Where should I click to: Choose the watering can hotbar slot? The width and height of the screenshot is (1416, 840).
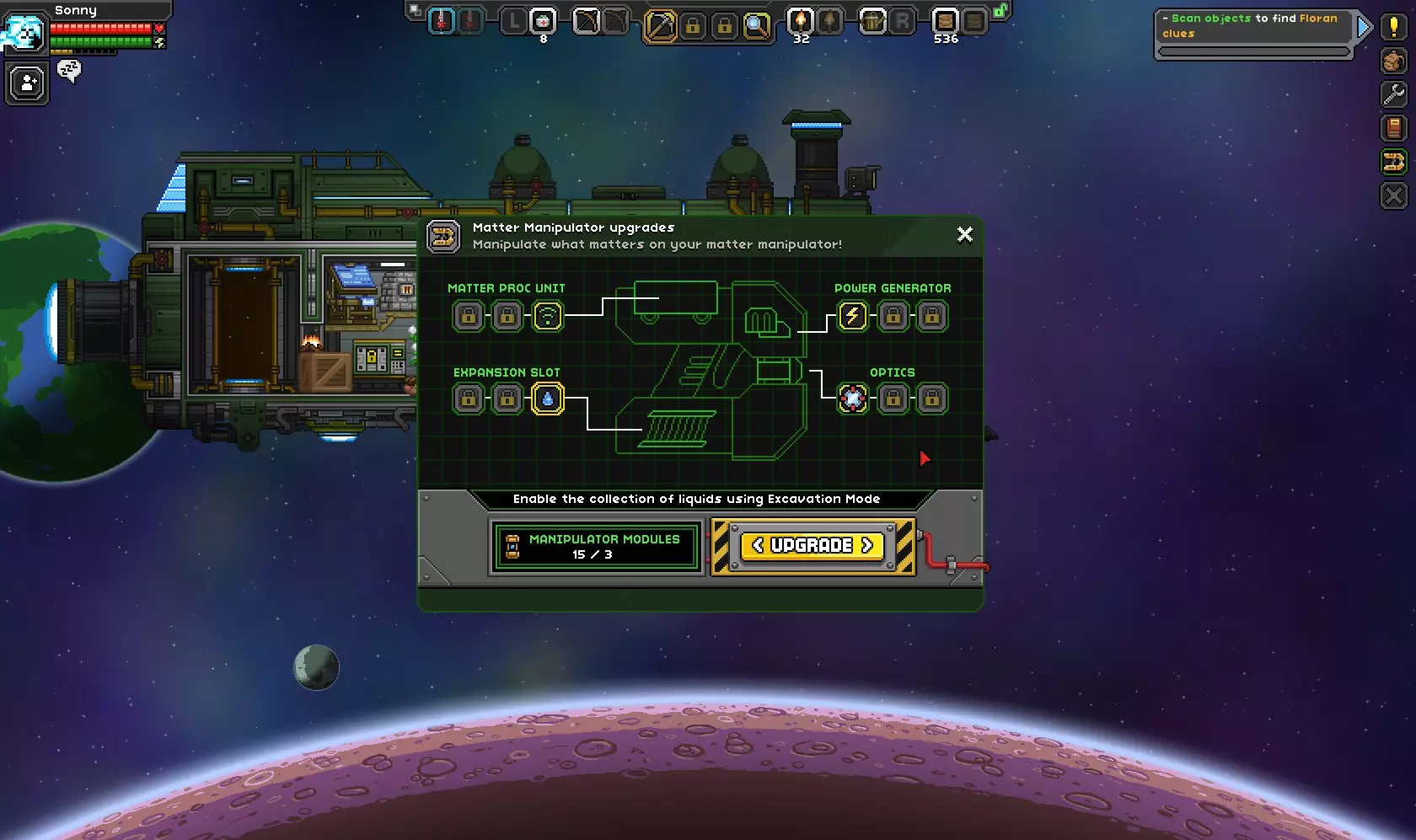click(872, 21)
